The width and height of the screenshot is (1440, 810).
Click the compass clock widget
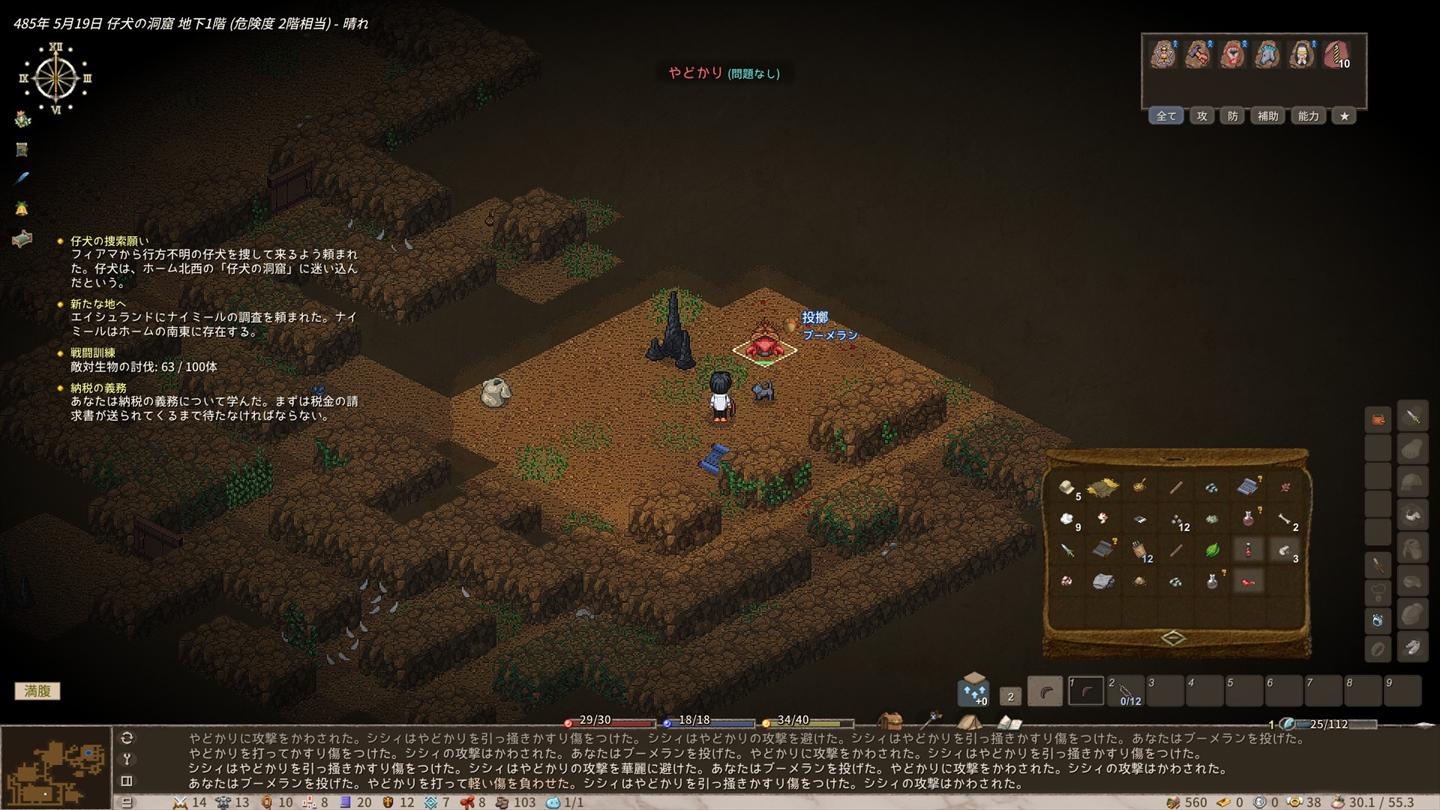coord(56,78)
